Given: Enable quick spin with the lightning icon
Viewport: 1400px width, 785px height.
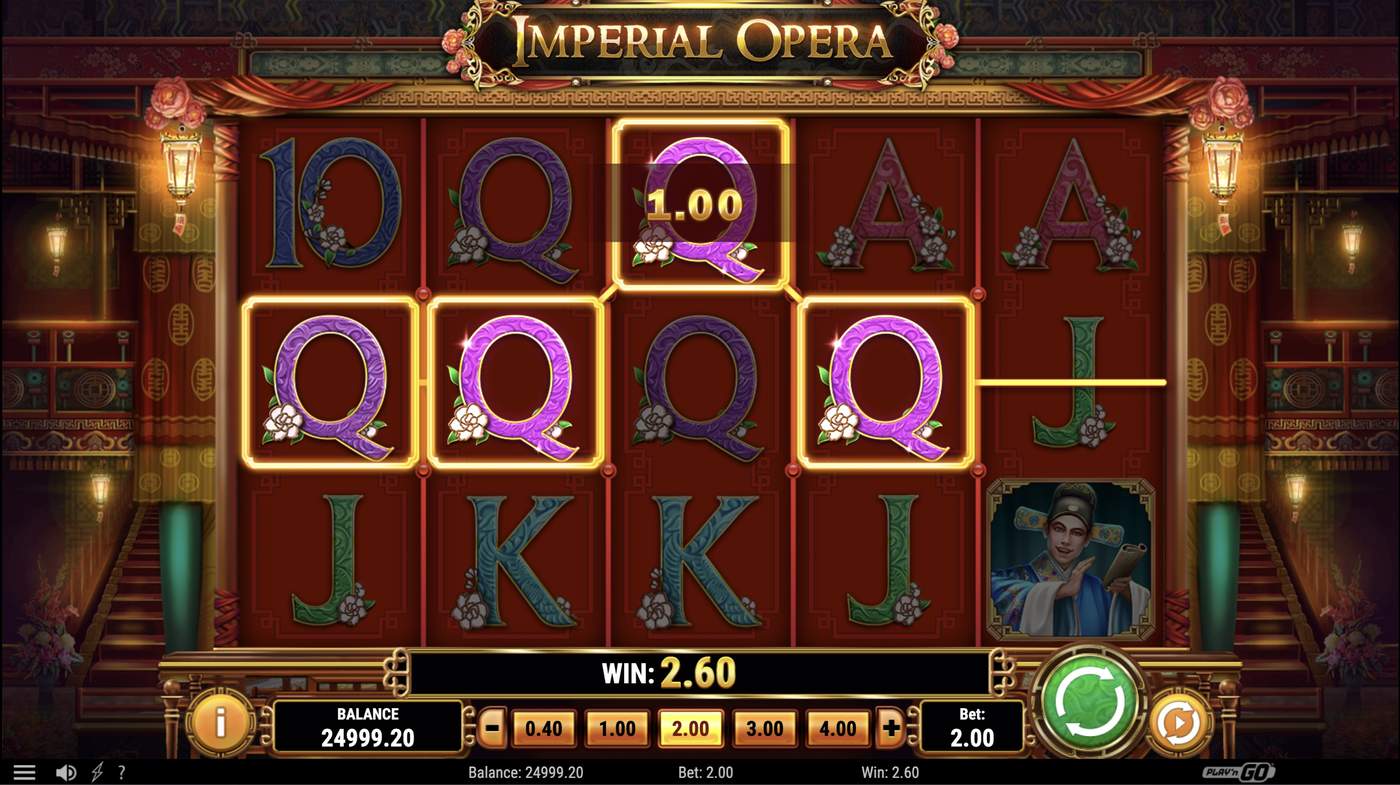Looking at the screenshot, I should pos(96,771).
